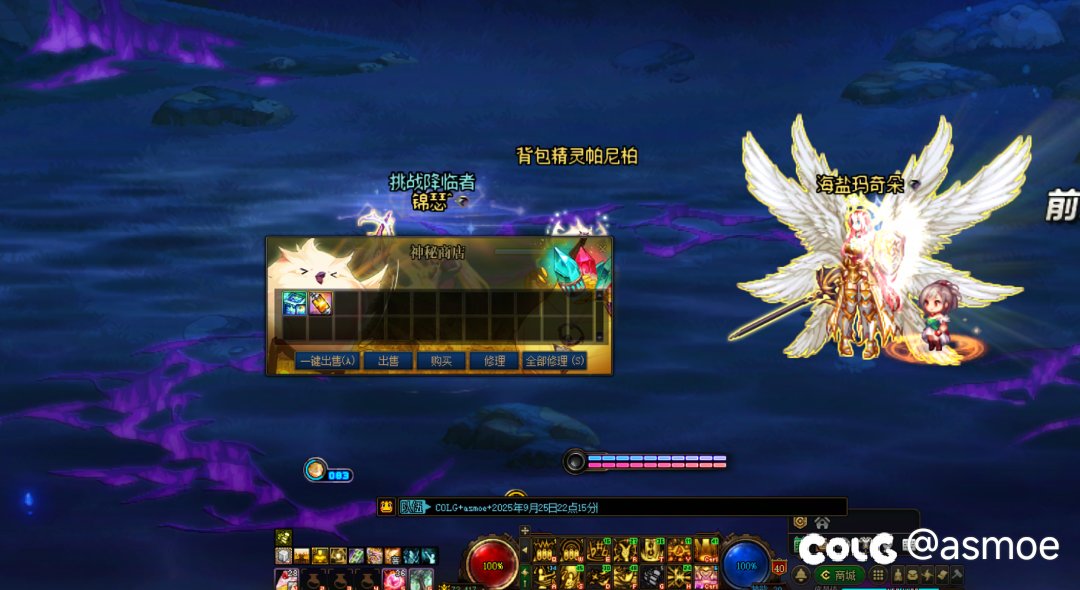This screenshot has height=590, width=1080.
Task: Click the left arrow beside skill bar
Action: [x=525, y=551]
